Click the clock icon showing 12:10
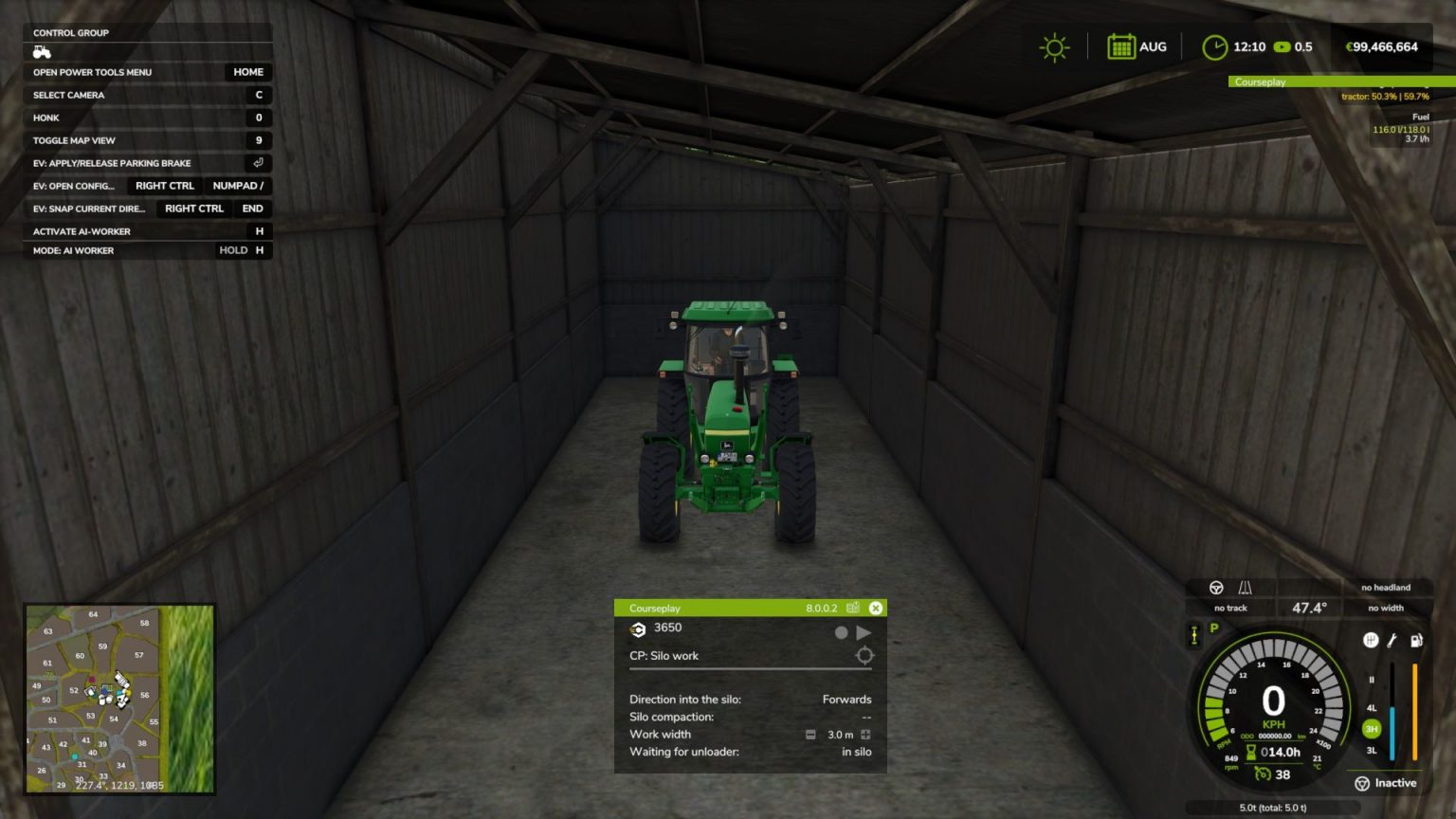Image resolution: width=1456 pixels, height=819 pixels. tap(1215, 45)
